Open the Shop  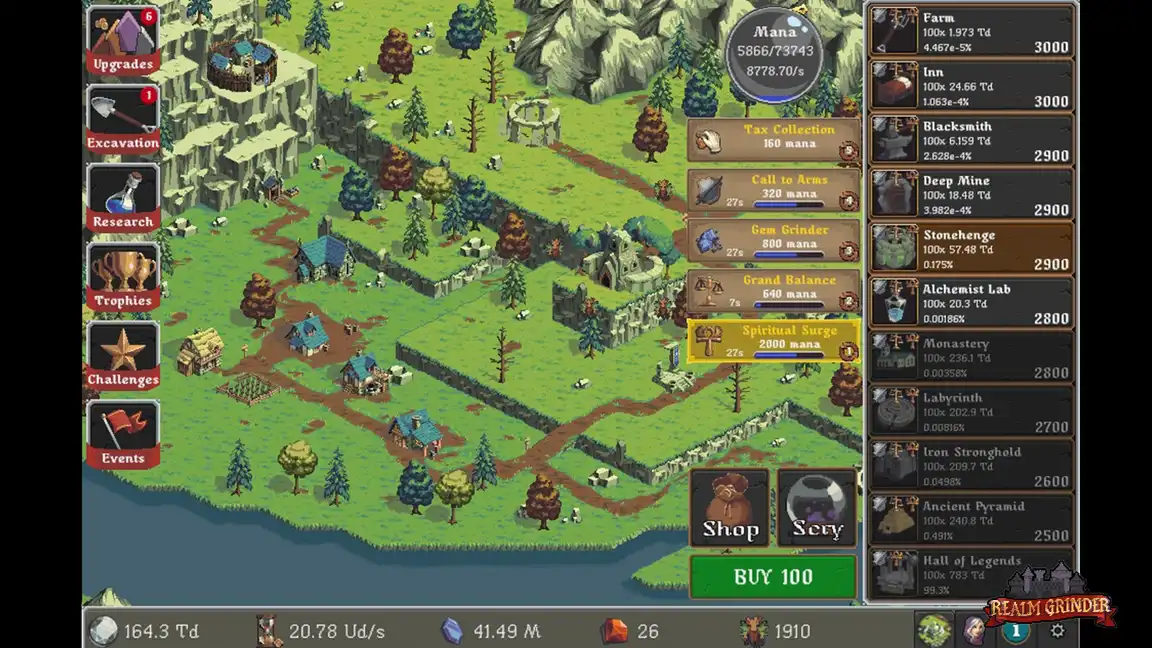[x=730, y=509]
